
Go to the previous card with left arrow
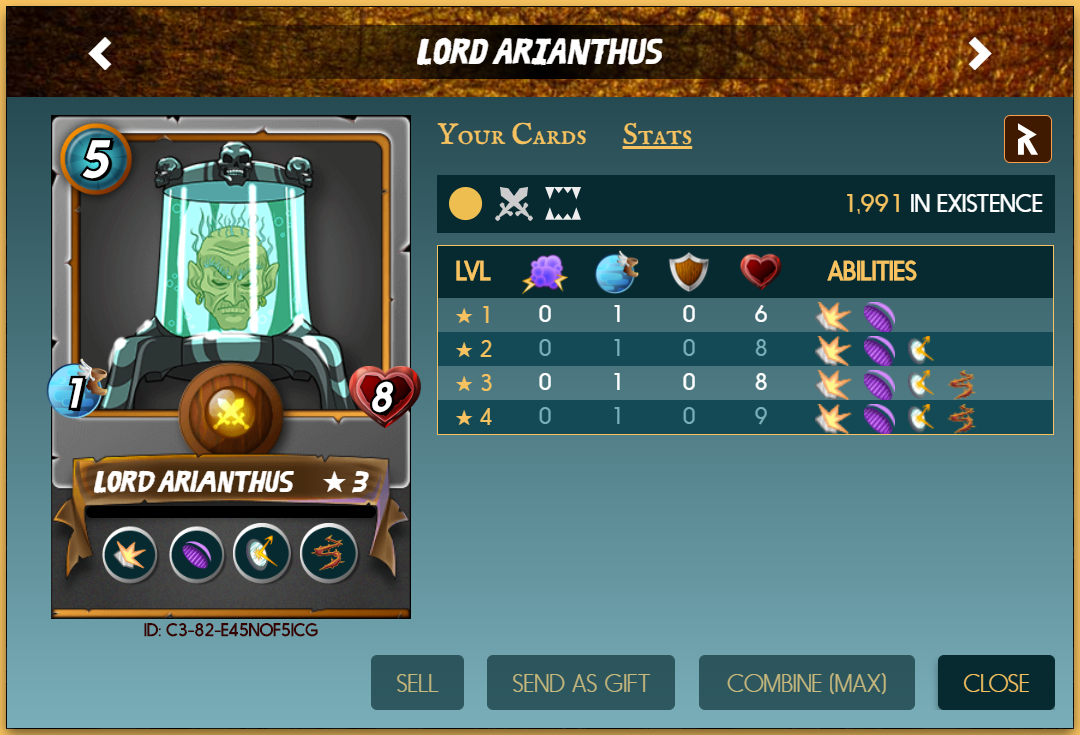coord(100,53)
